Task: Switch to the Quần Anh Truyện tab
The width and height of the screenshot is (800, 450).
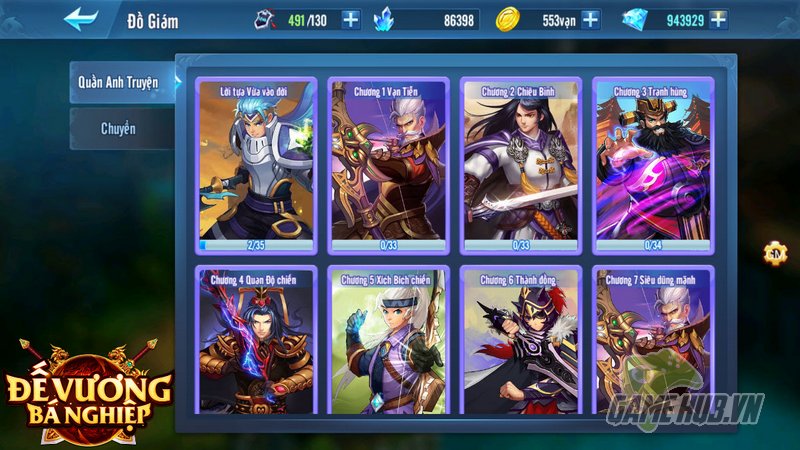Action: point(121,82)
